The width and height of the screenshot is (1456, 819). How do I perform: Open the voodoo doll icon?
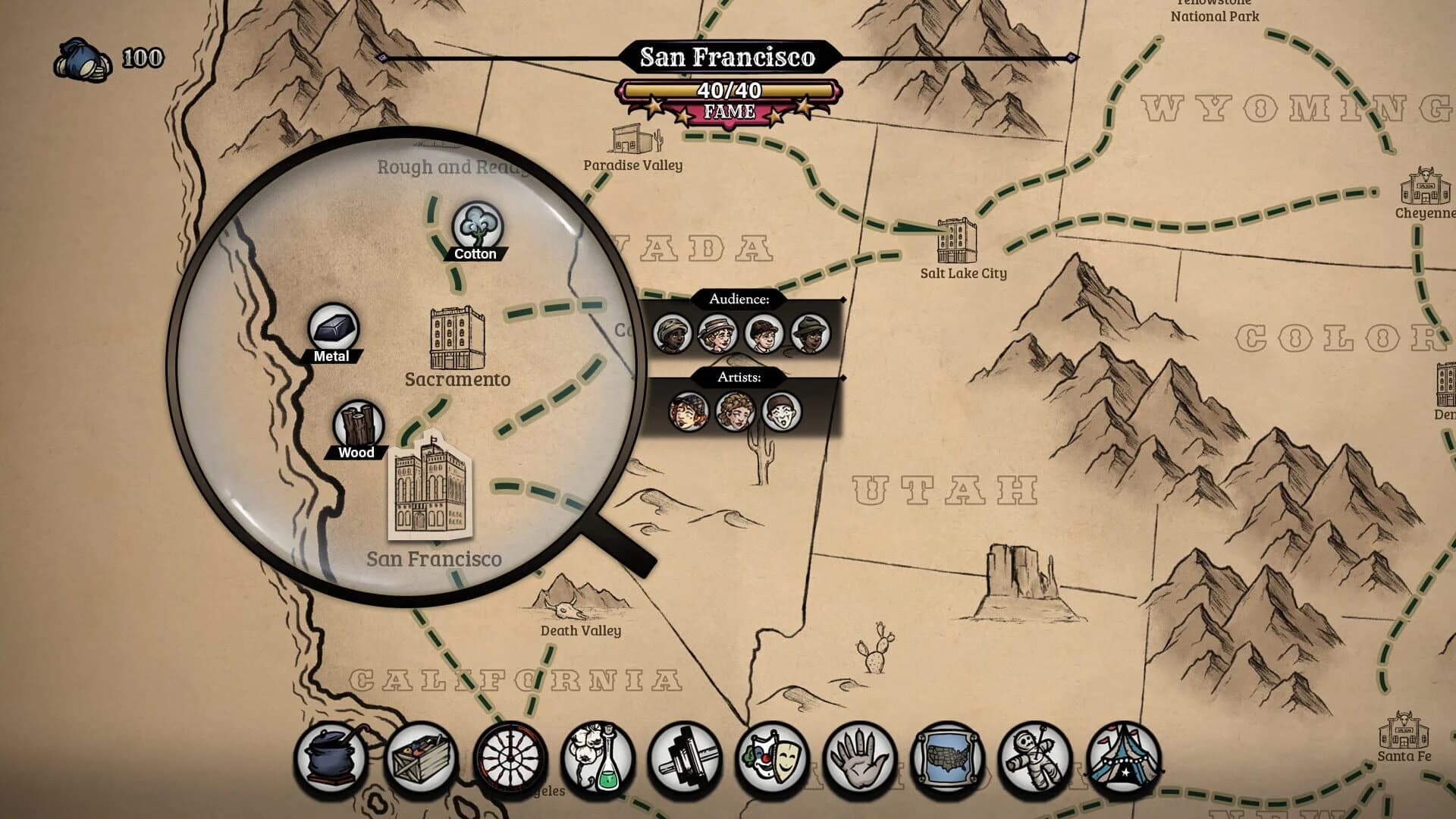pos(1037,758)
